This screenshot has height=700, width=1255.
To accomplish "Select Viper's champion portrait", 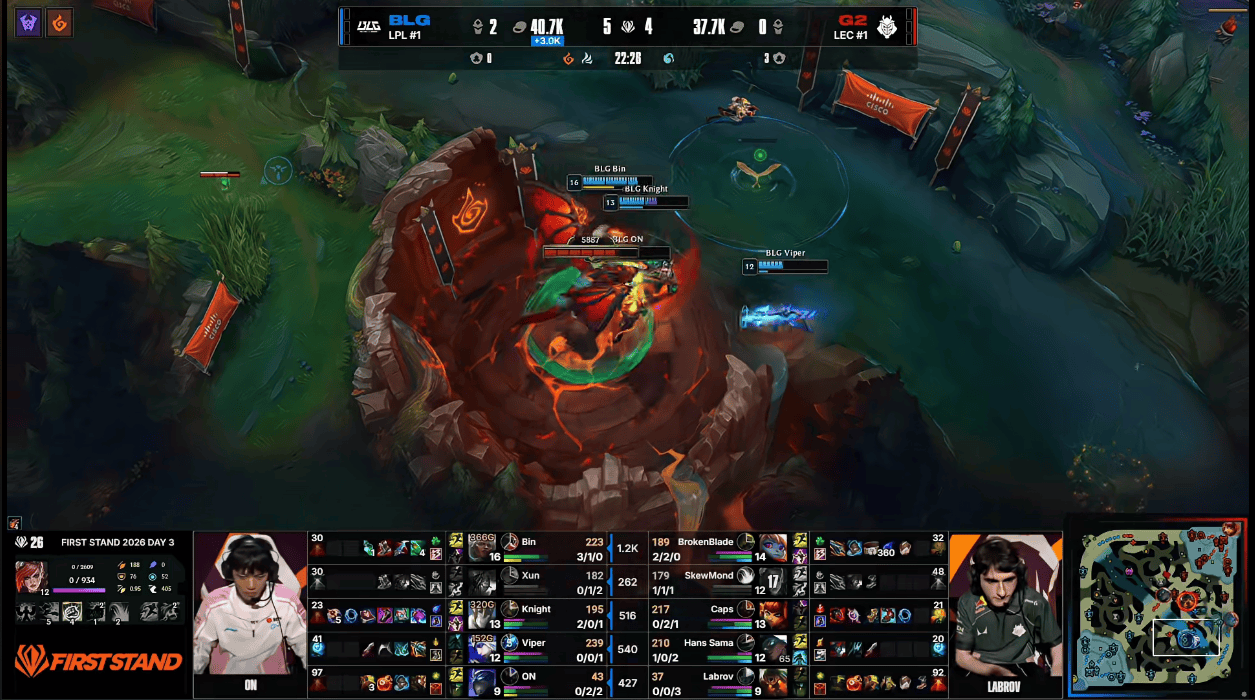I will pos(482,649).
